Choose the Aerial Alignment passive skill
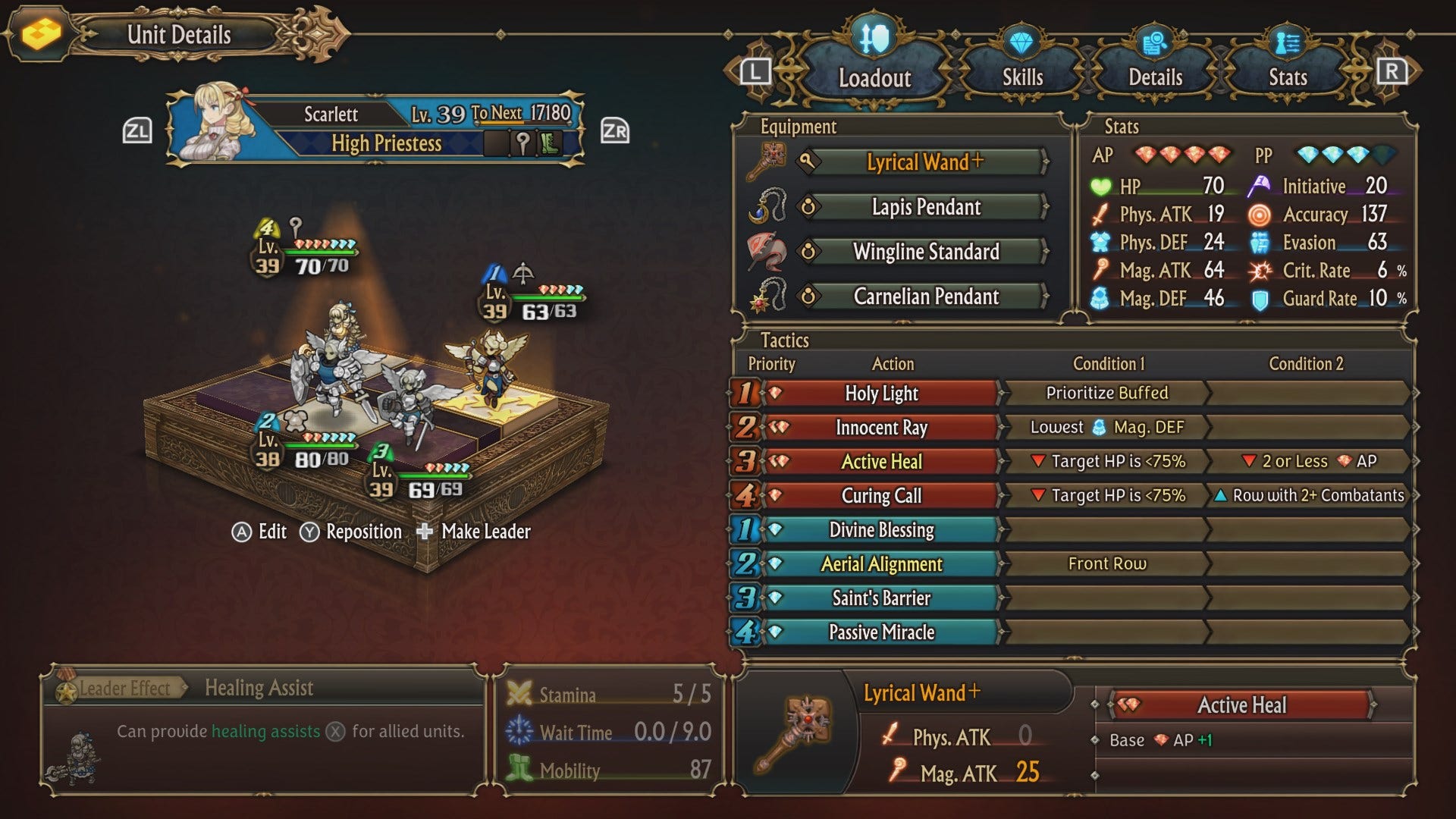 (x=881, y=564)
